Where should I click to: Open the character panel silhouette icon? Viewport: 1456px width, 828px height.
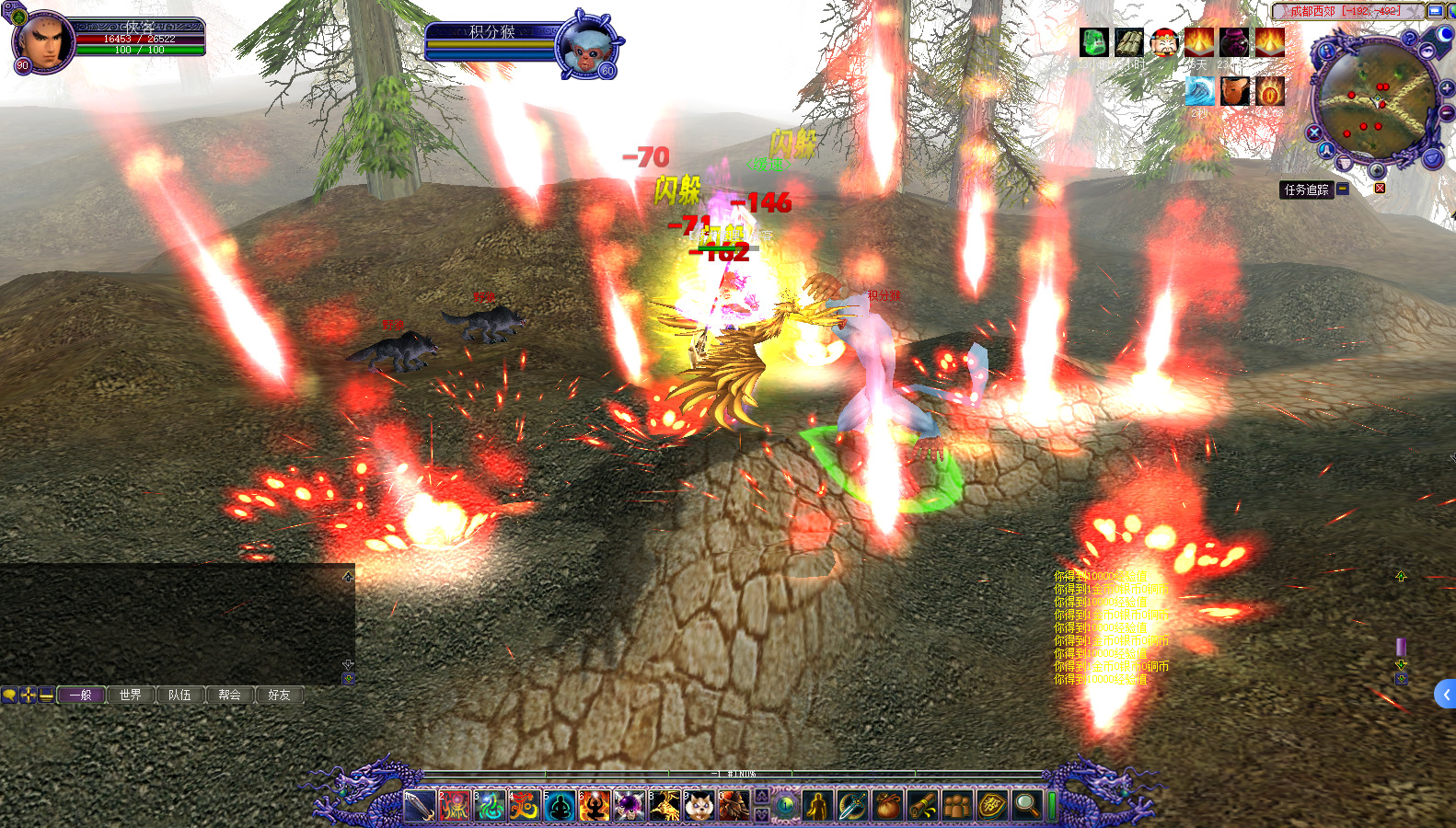(817, 806)
